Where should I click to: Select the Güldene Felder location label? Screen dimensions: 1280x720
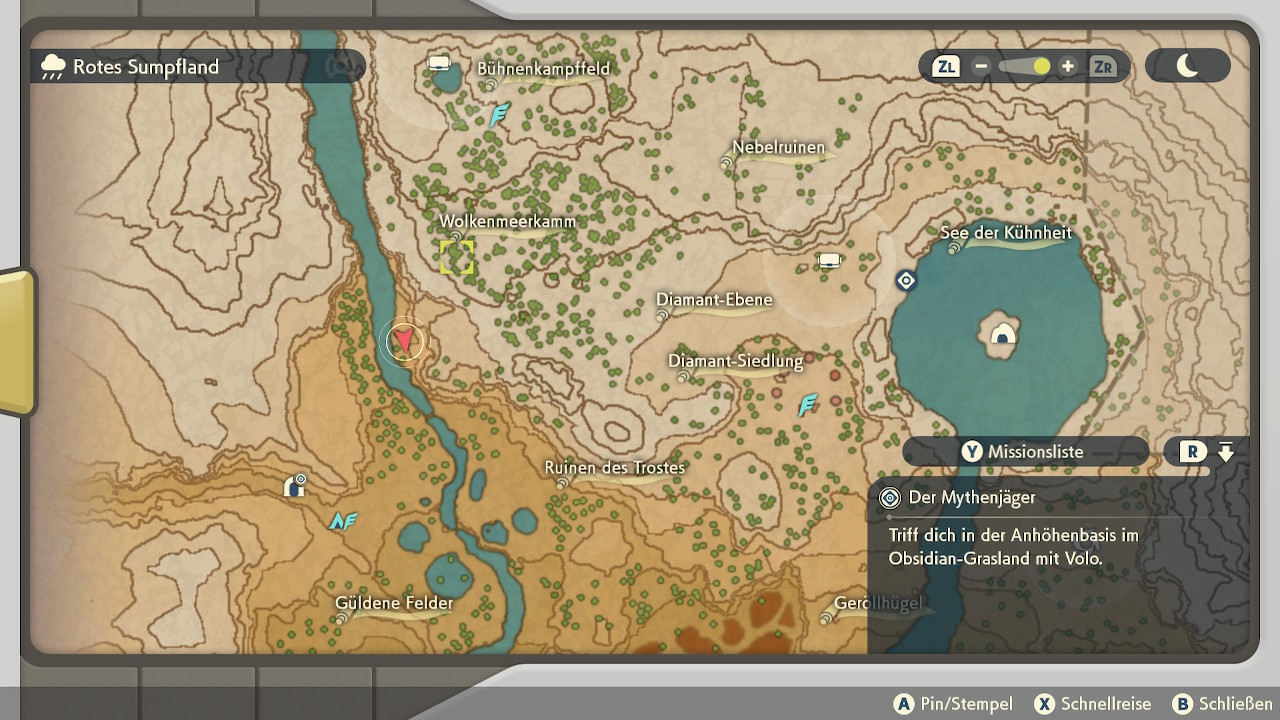coord(394,603)
